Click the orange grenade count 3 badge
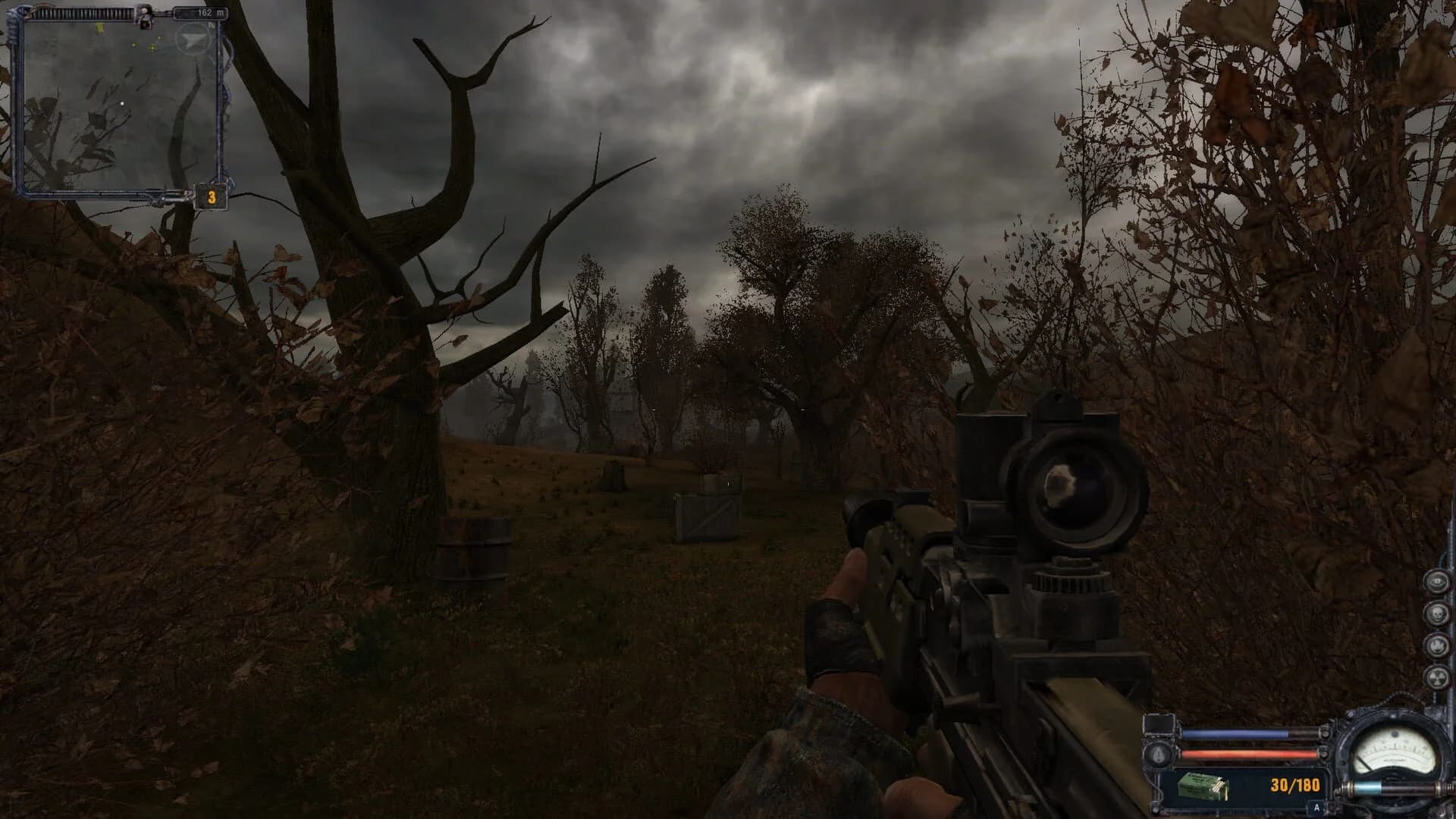 (x=212, y=196)
